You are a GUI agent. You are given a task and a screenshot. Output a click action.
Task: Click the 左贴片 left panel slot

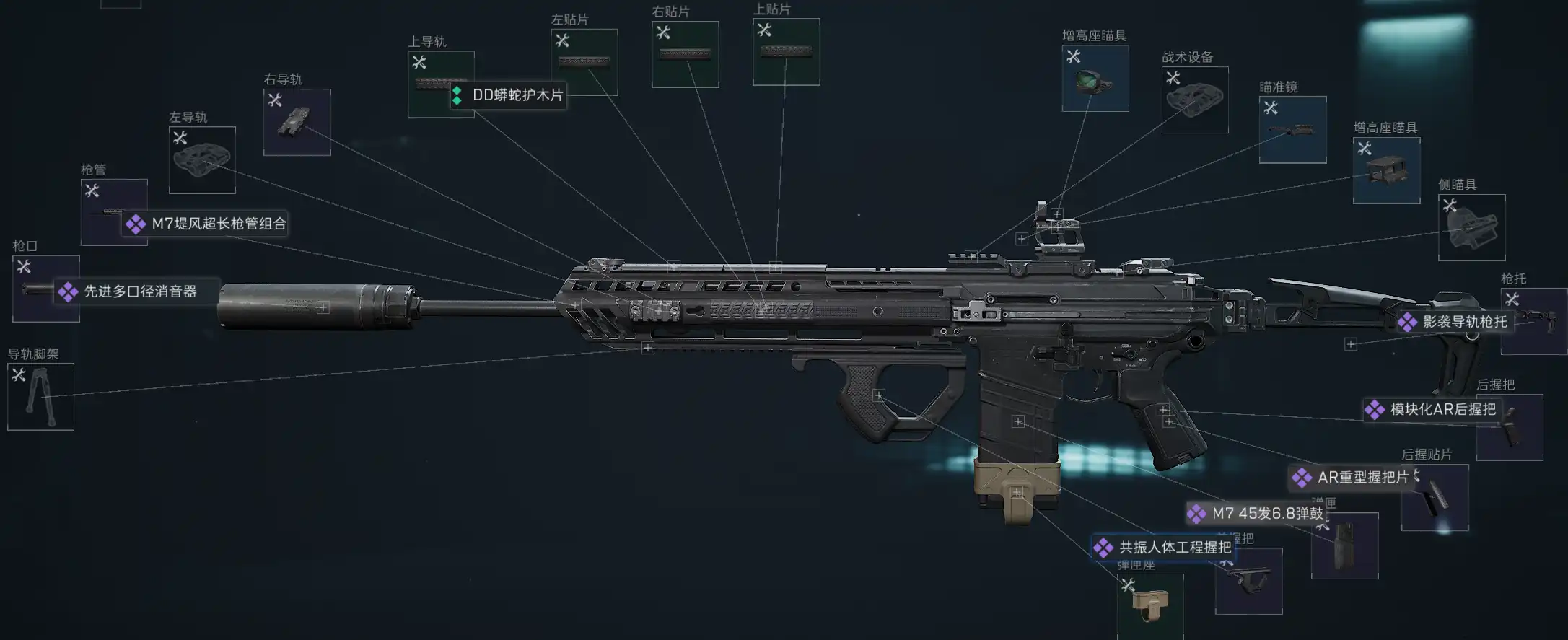tap(584, 62)
